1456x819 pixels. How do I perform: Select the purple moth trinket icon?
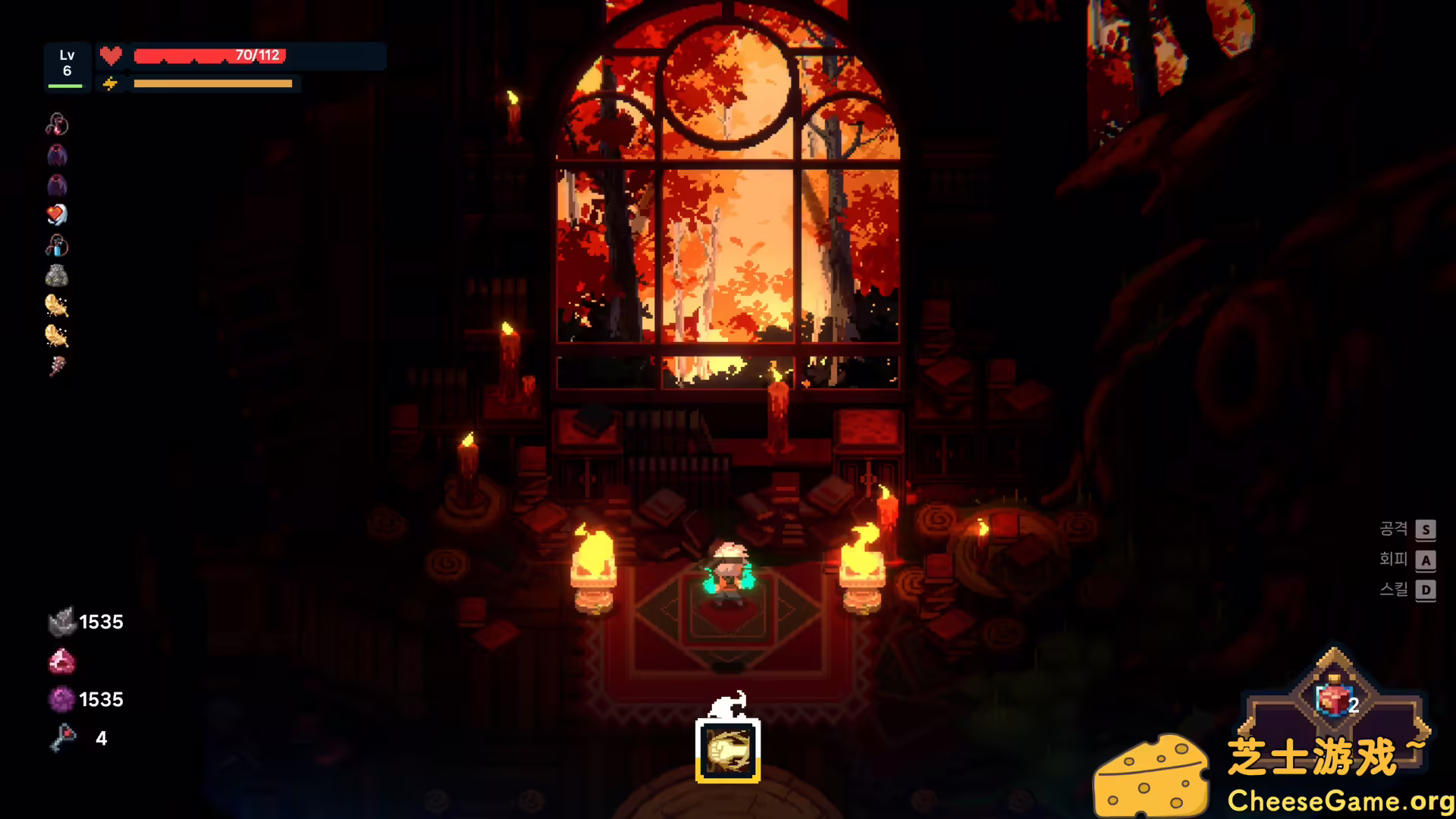pyautogui.click(x=58, y=184)
